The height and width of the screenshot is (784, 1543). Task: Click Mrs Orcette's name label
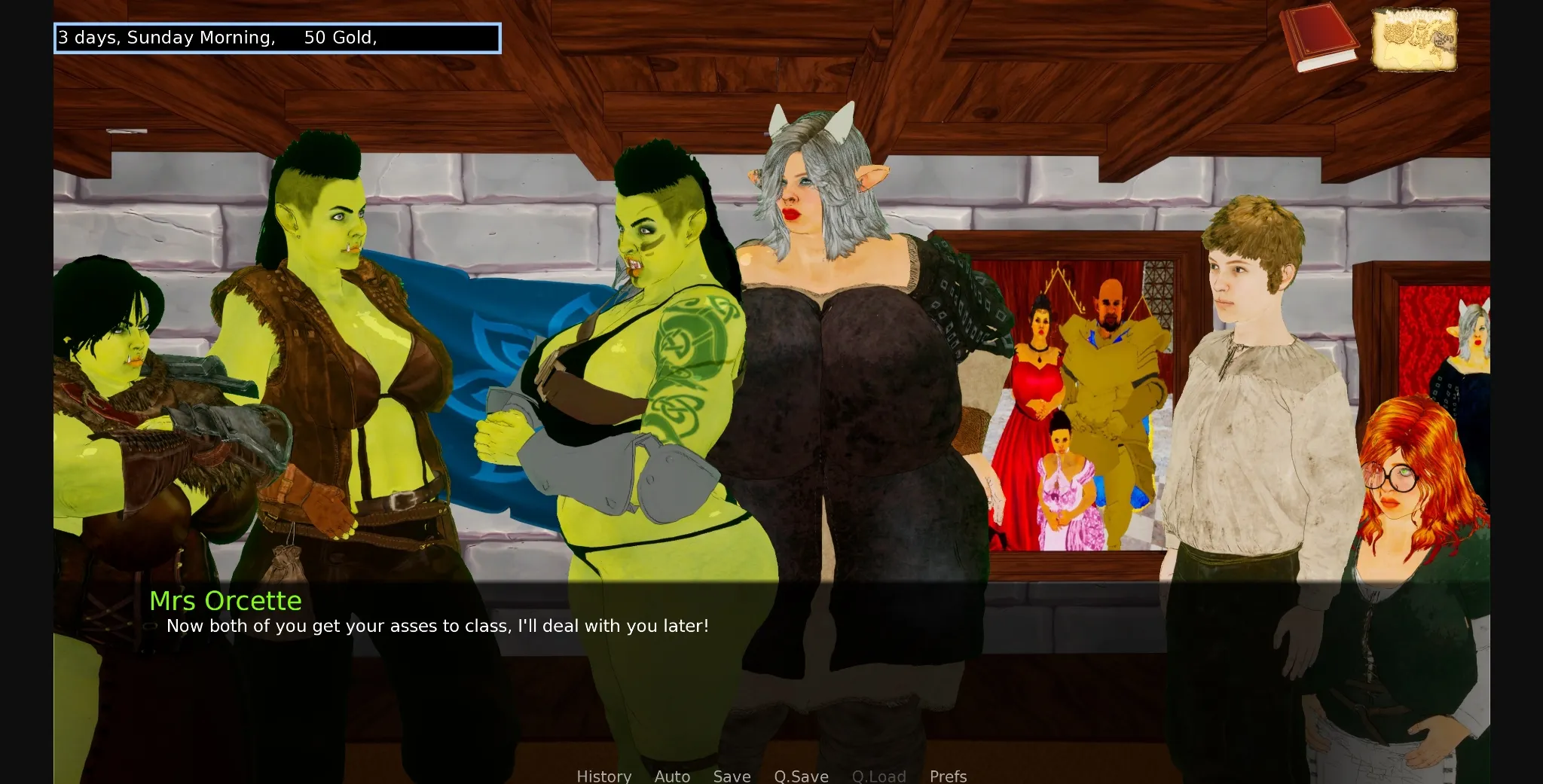click(x=225, y=600)
